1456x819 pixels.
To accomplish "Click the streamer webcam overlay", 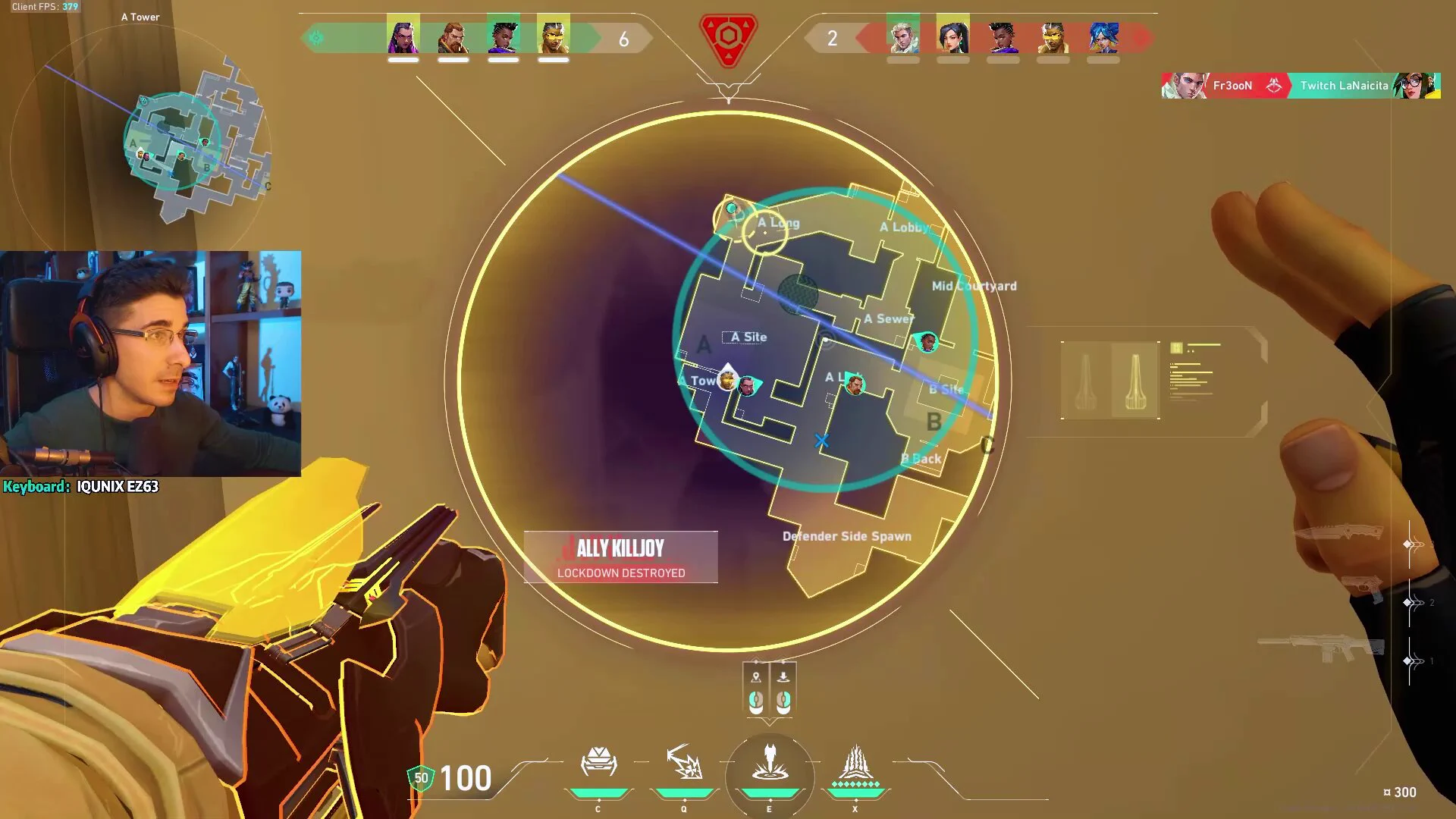I will coord(150,364).
